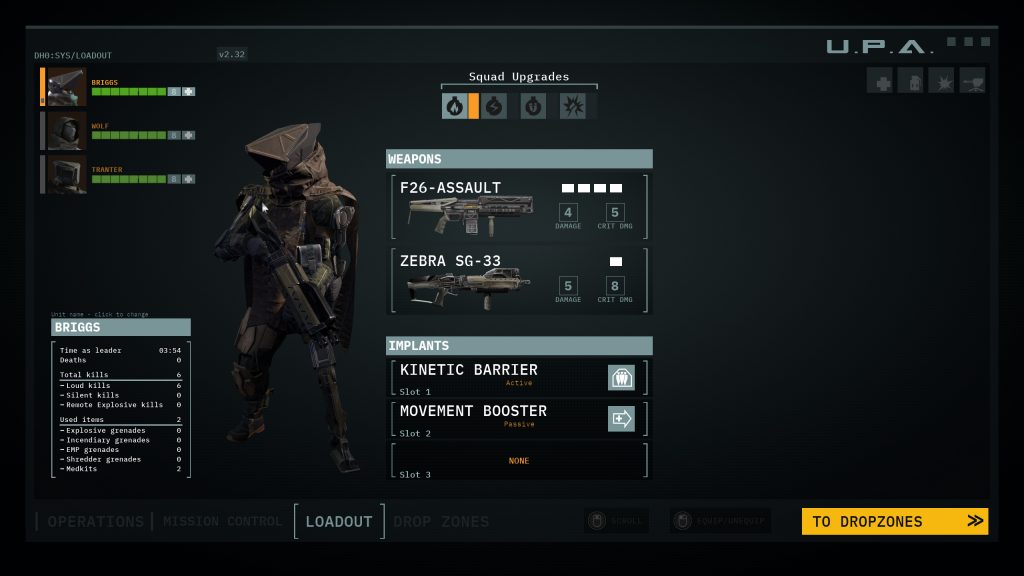The height and width of the screenshot is (576, 1024).
Task: Switch to the Operations tab
Action: pyautogui.click(x=95, y=521)
